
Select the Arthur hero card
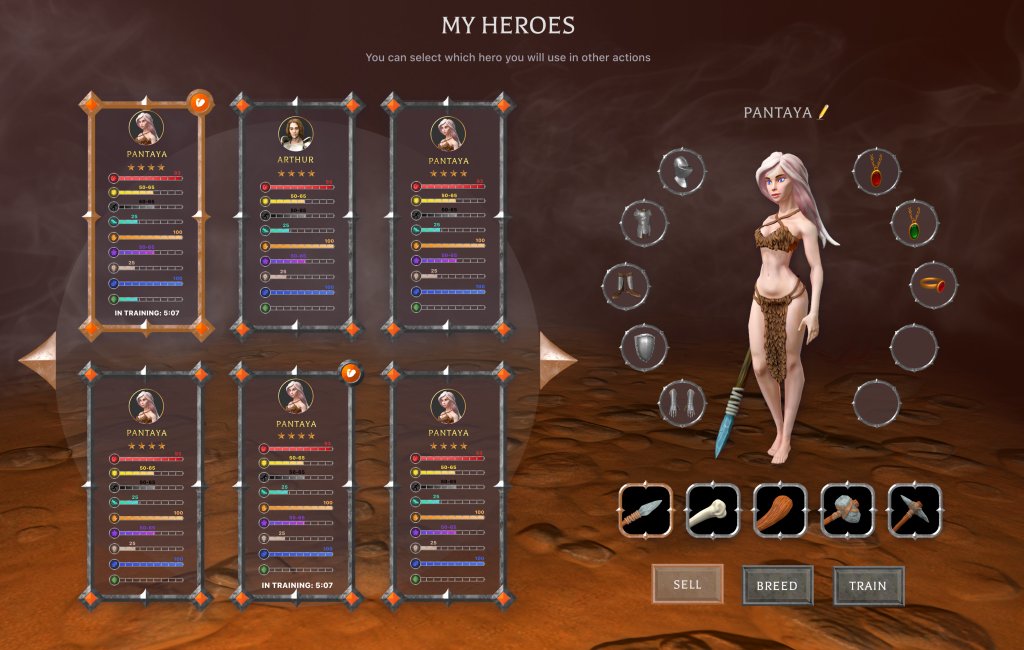(x=295, y=215)
